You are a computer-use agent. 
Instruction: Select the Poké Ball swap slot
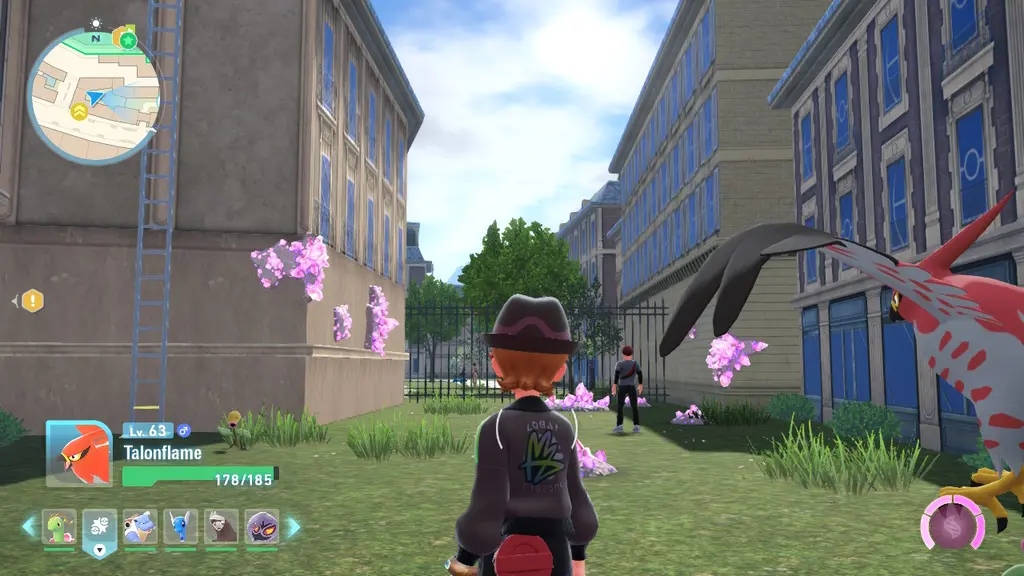pos(100,526)
